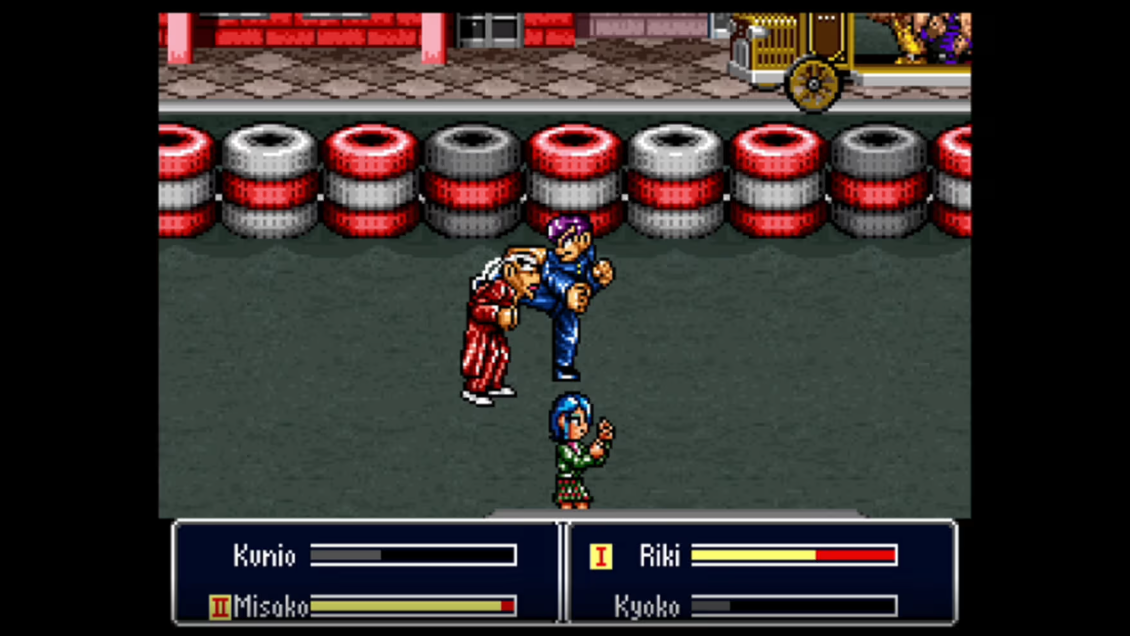Screen dimensions: 1130x636
Task: Click the player I badge beside Riki
Action: 601,556
